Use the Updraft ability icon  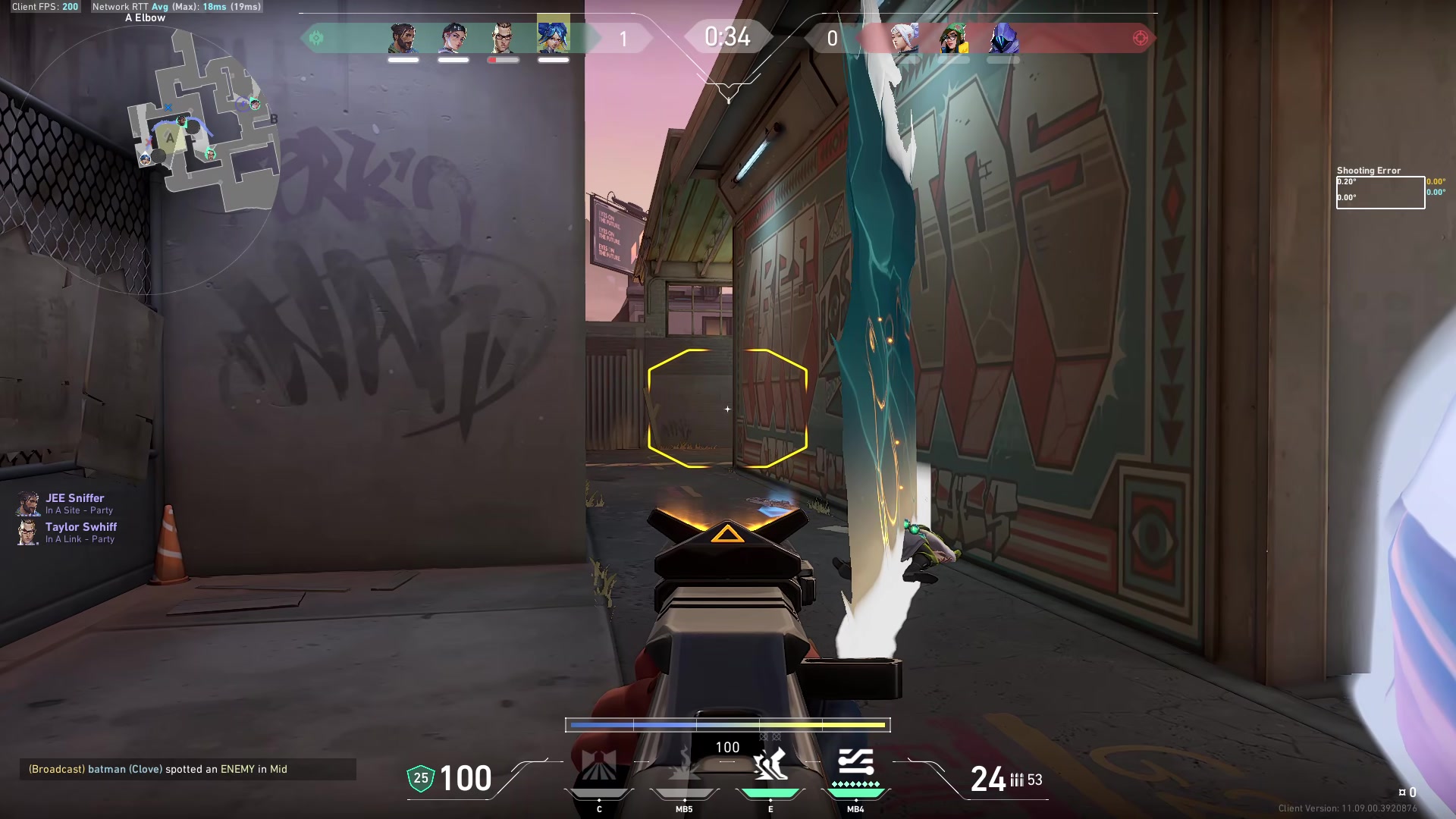[684, 766]
